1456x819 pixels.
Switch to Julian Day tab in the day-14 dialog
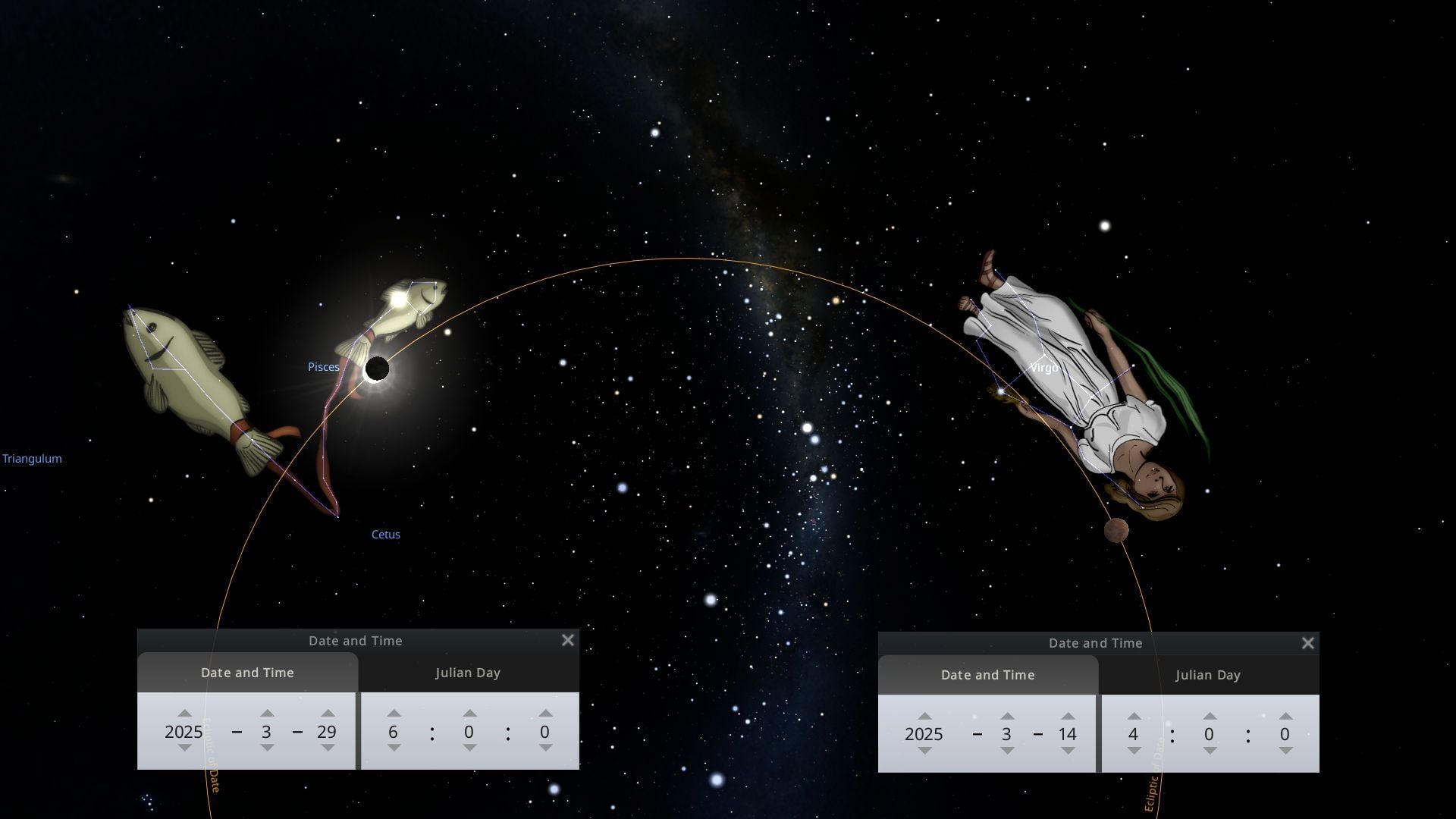point(1208,675)
